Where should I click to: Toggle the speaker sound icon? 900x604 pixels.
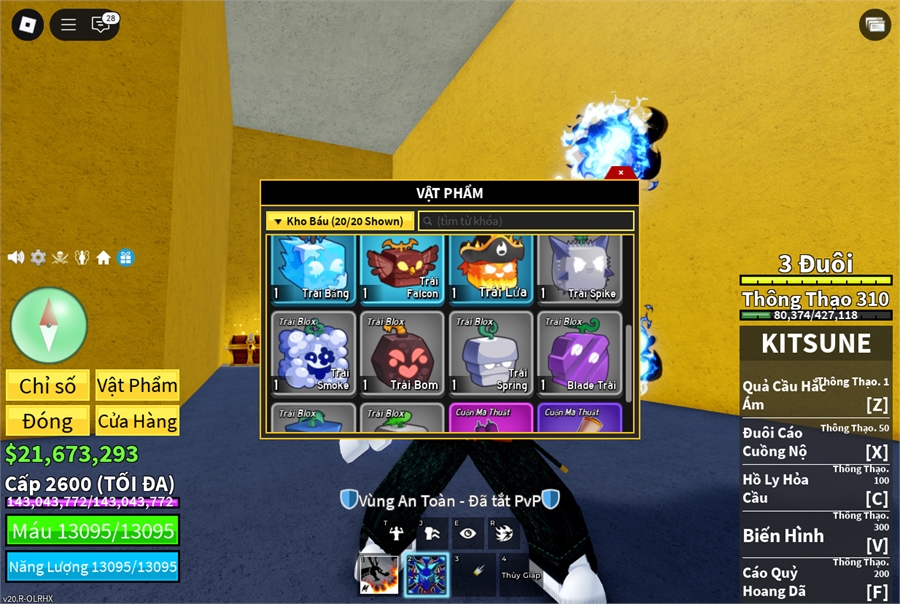tap(16, 257)
